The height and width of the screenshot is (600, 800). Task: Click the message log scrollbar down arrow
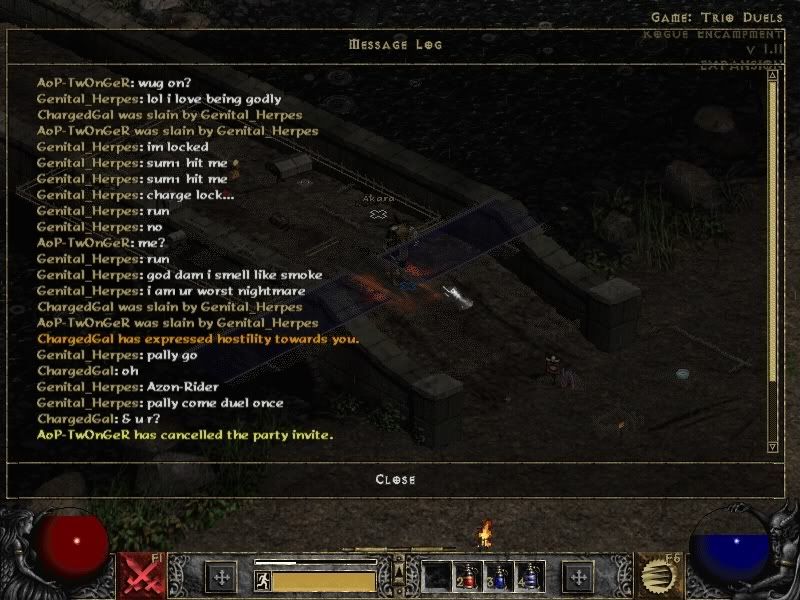coord(772,446)
